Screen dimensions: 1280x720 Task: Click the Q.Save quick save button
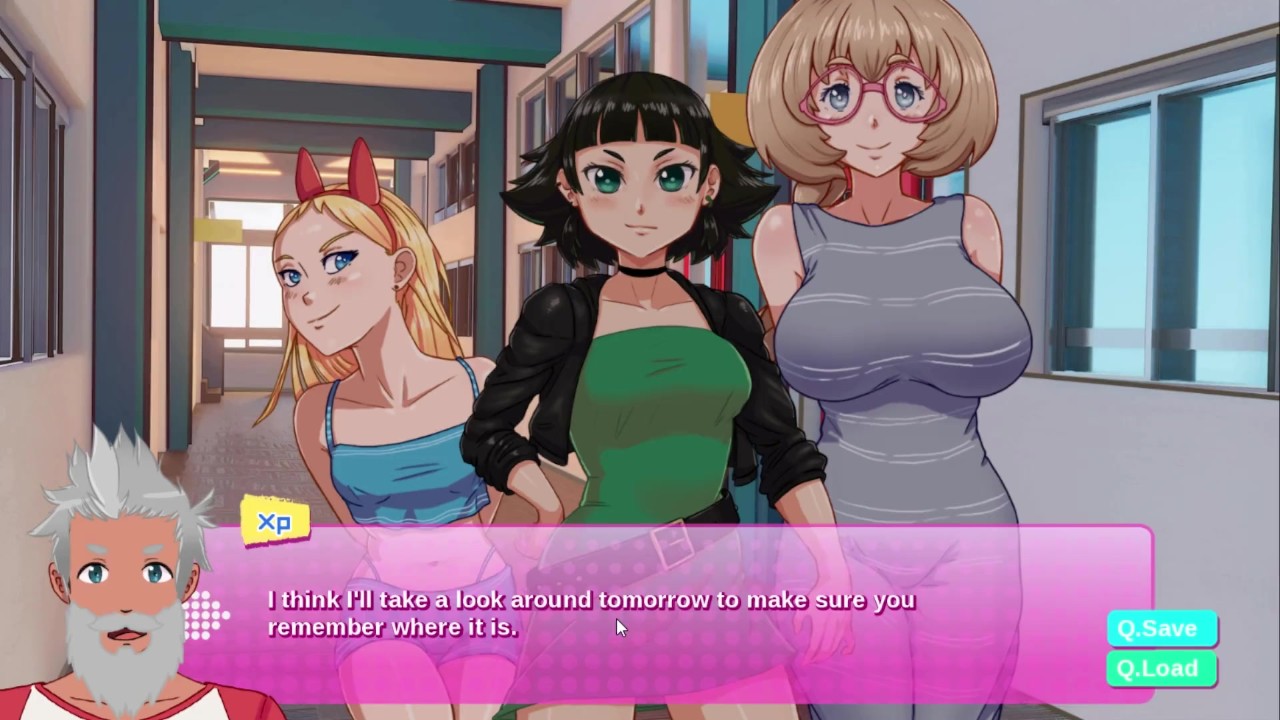[x=1160, y=629]
